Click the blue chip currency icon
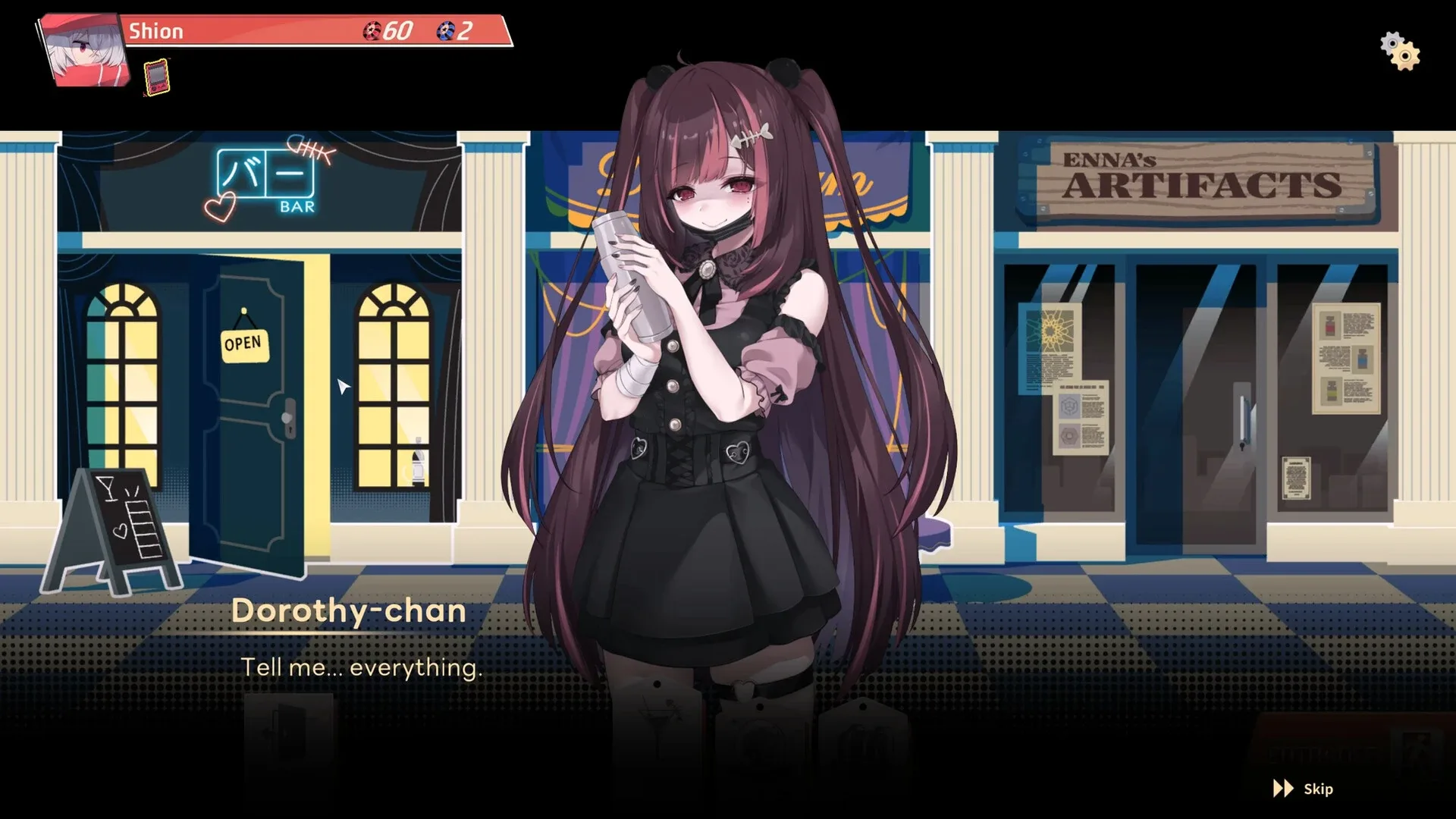This screenshot has height=819, width=1456. pos(444,31)
